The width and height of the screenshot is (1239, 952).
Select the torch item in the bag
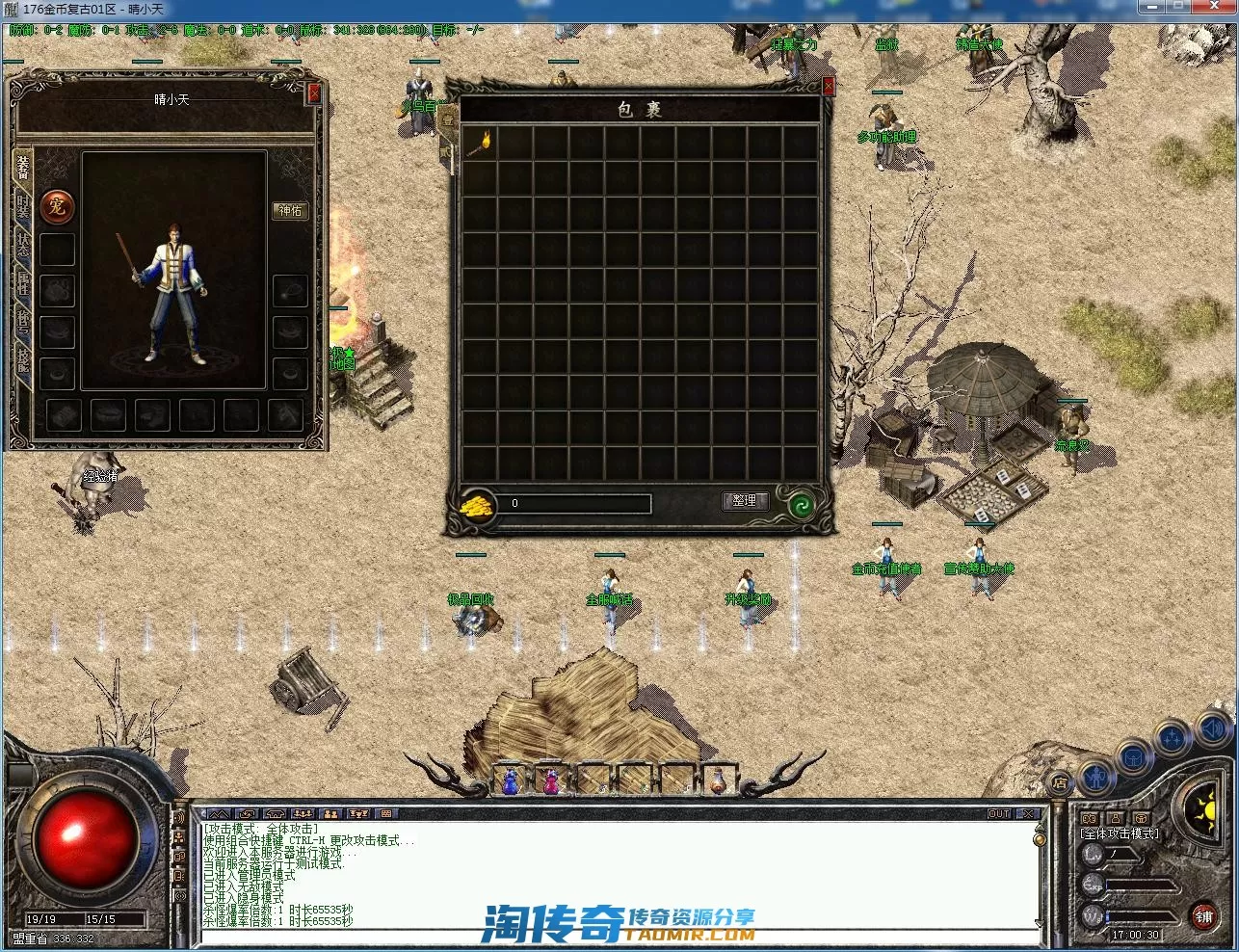point(479,143)
